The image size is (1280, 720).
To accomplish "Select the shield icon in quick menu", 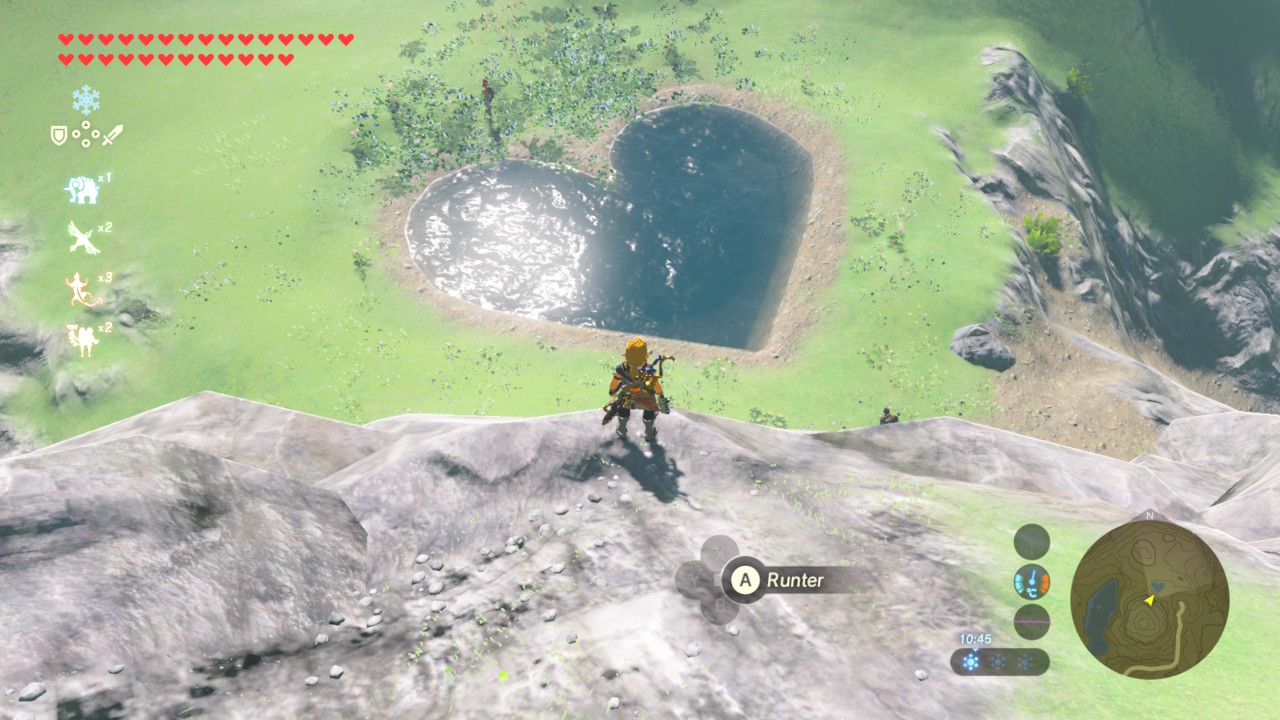I will (x=59, y=135).
